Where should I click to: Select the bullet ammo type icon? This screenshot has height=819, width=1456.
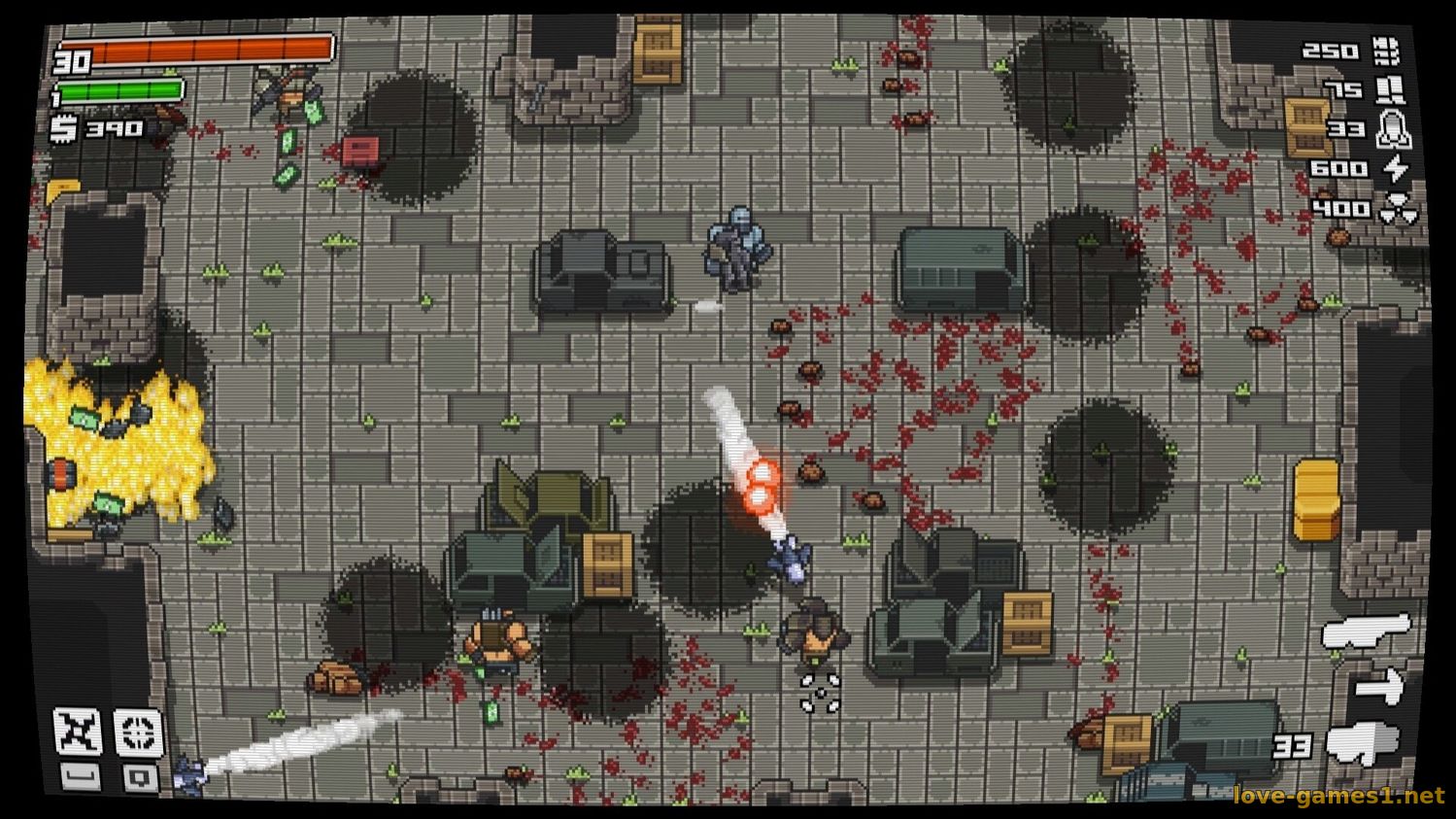[x=1387, y=51]
